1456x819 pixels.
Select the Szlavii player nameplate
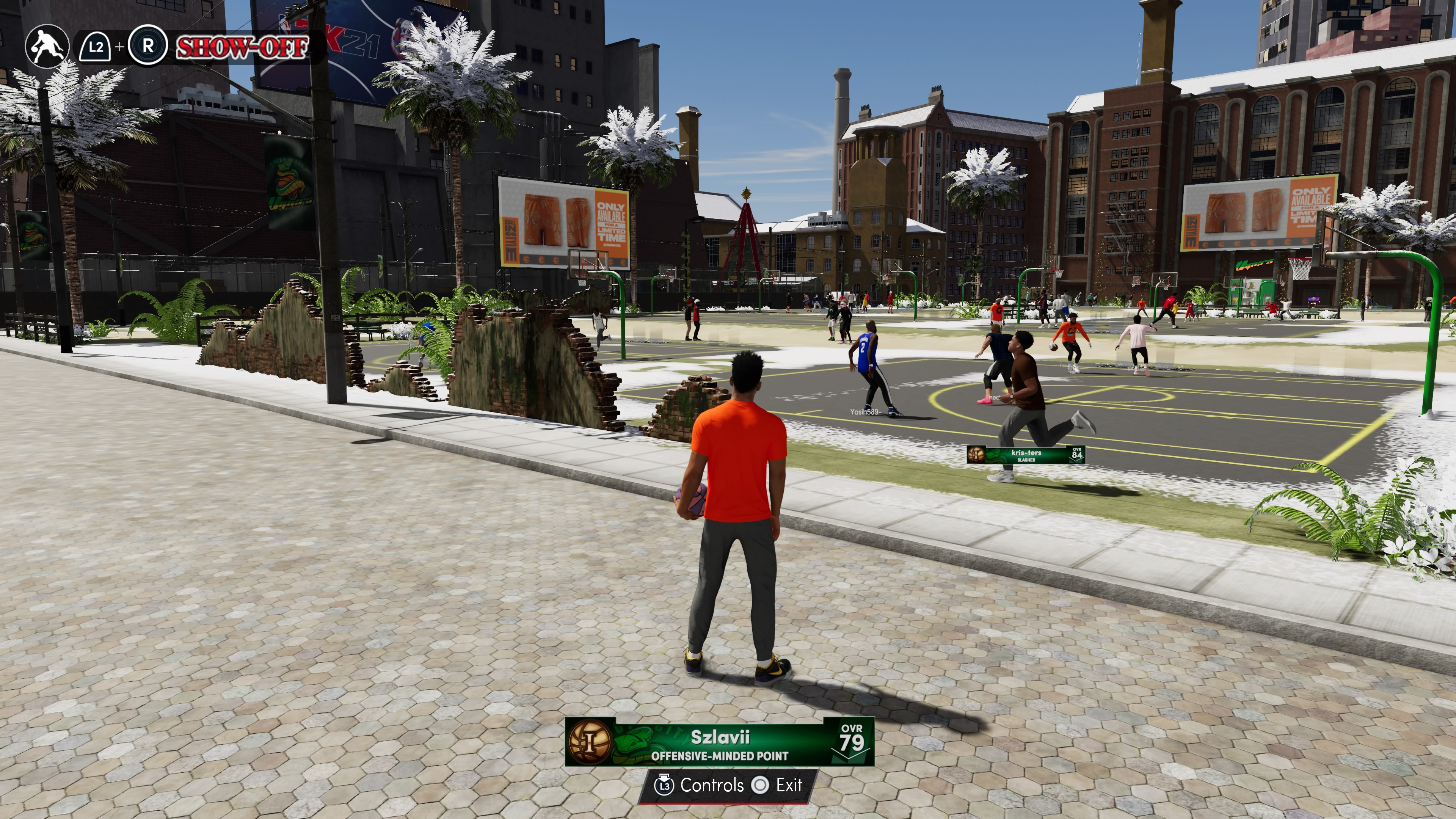coord(719,742)
